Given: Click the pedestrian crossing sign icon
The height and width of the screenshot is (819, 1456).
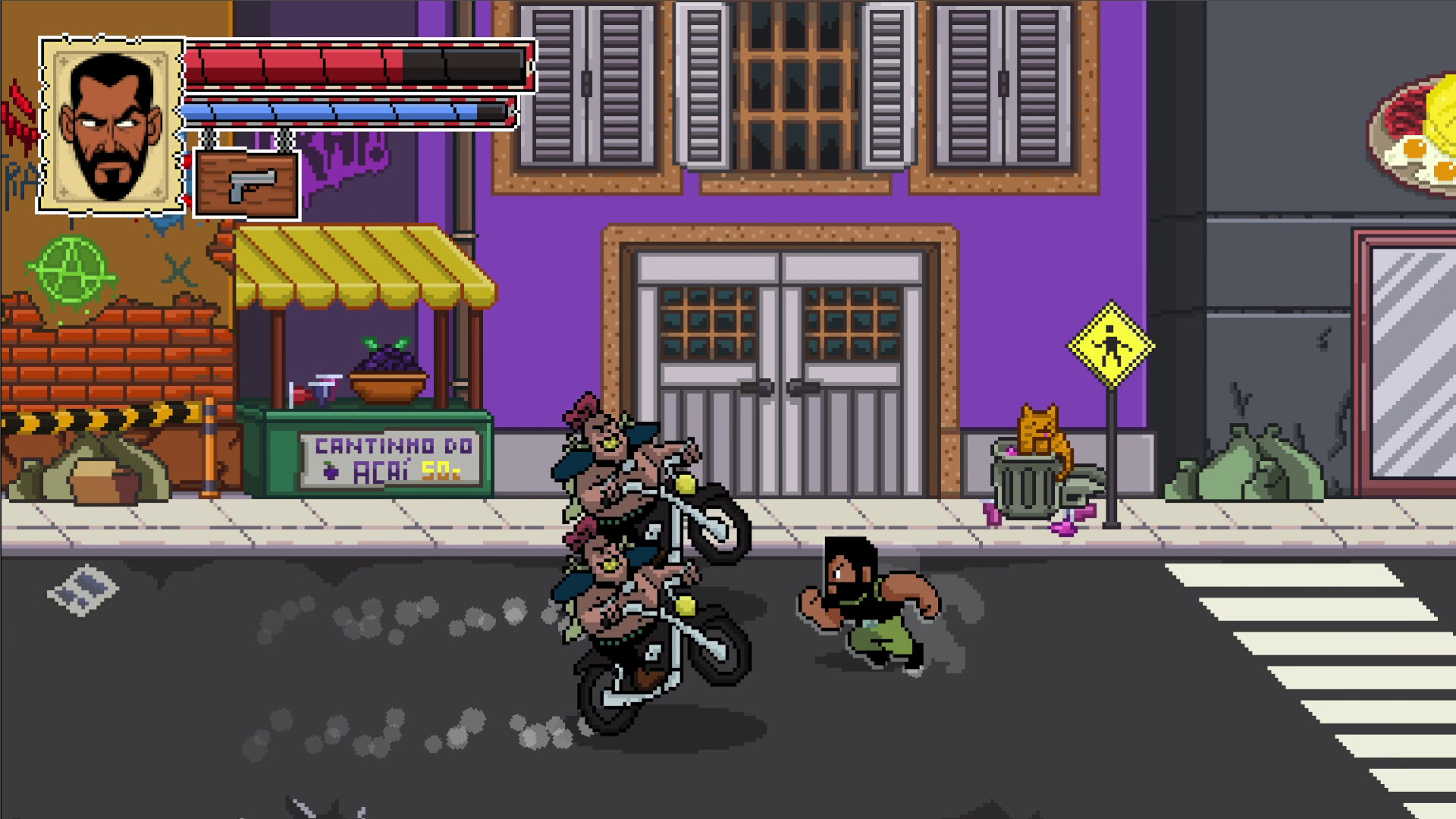Looking at the screenshot, I should 1110,346.
